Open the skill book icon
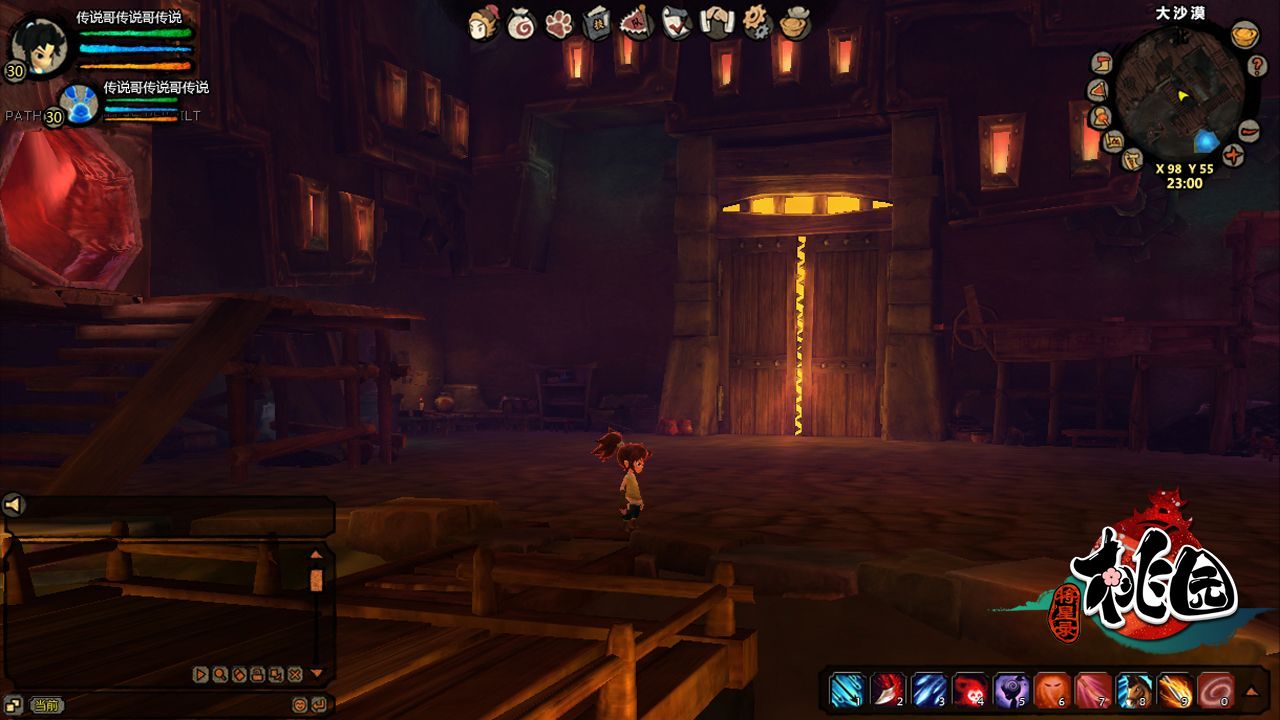 (597, 23)
